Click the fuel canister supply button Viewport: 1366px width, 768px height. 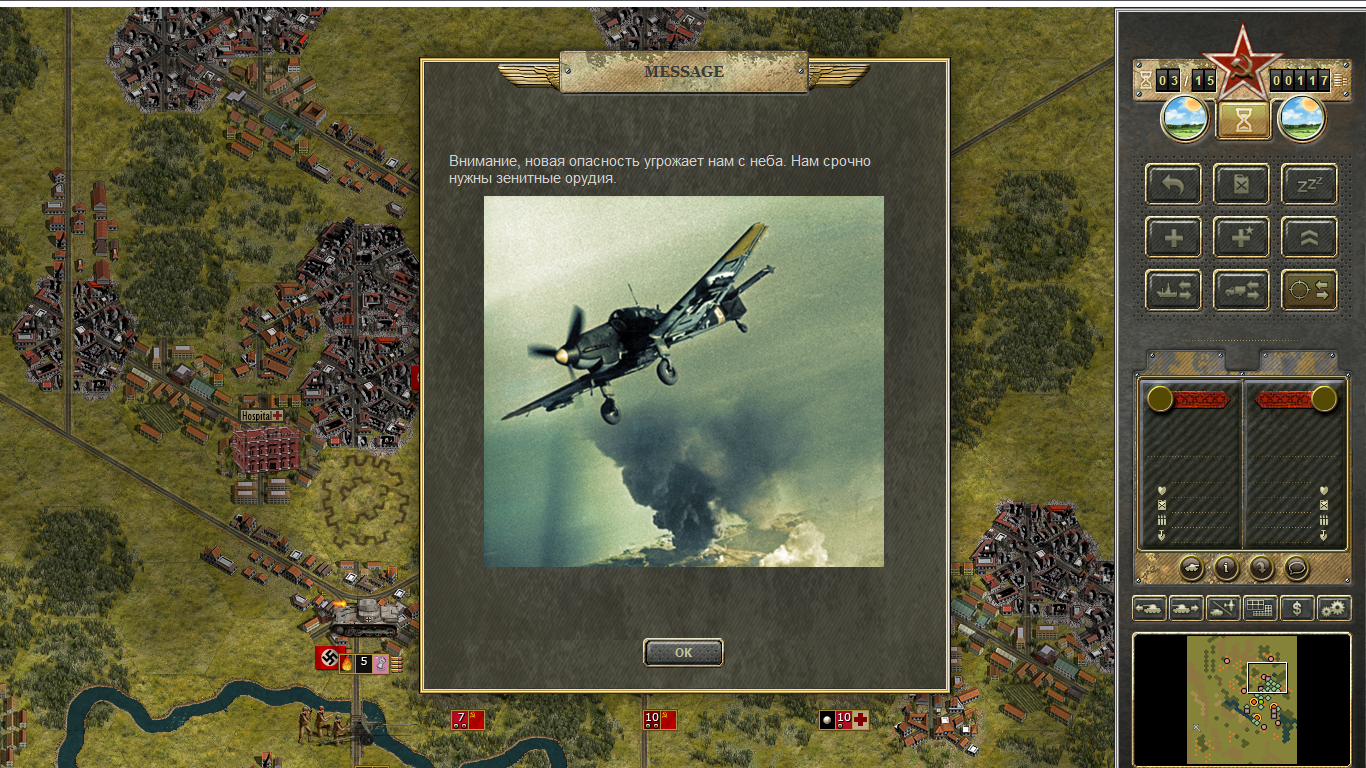point(1241,184)
